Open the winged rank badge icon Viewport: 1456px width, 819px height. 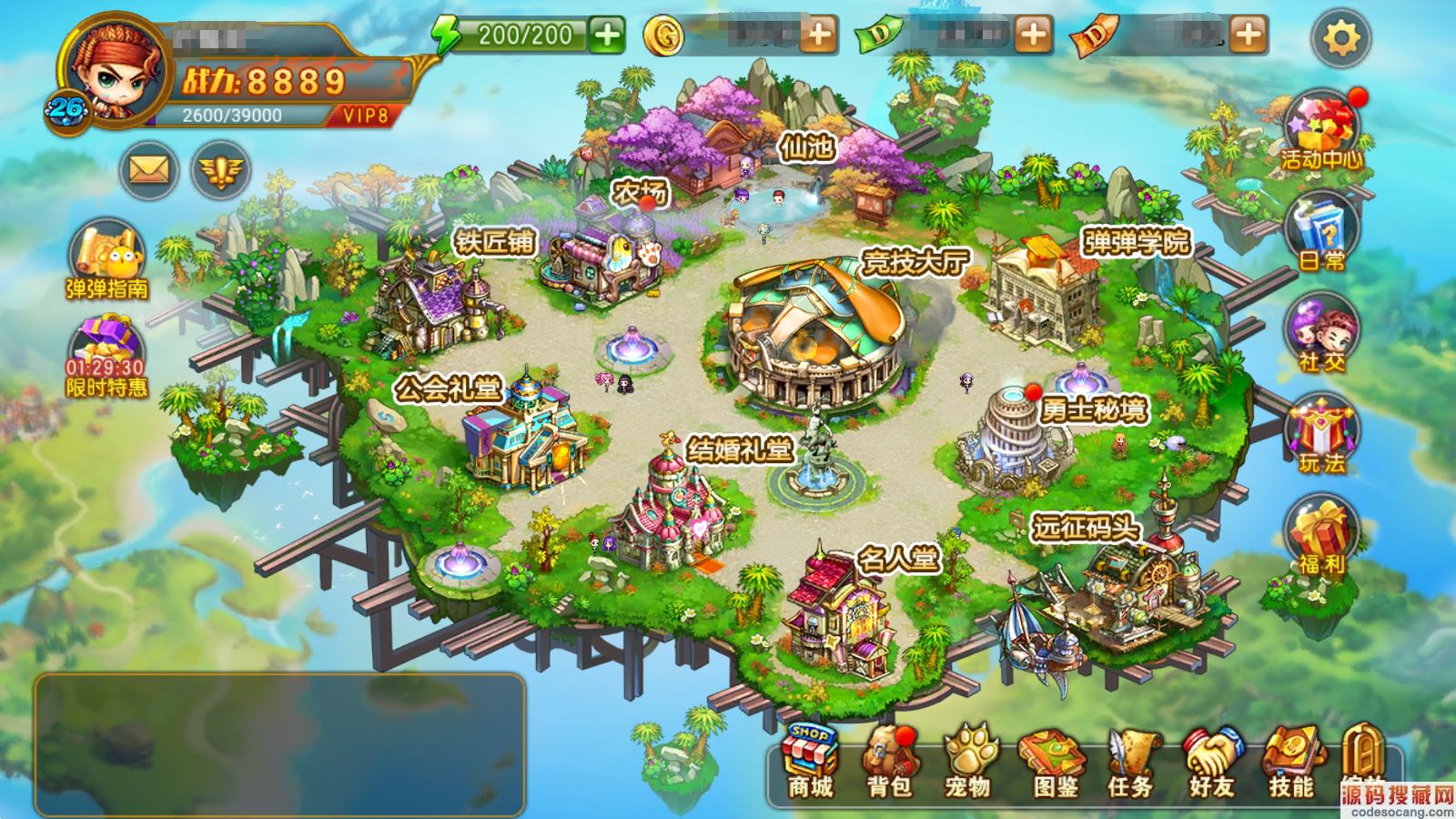(220, 169)
